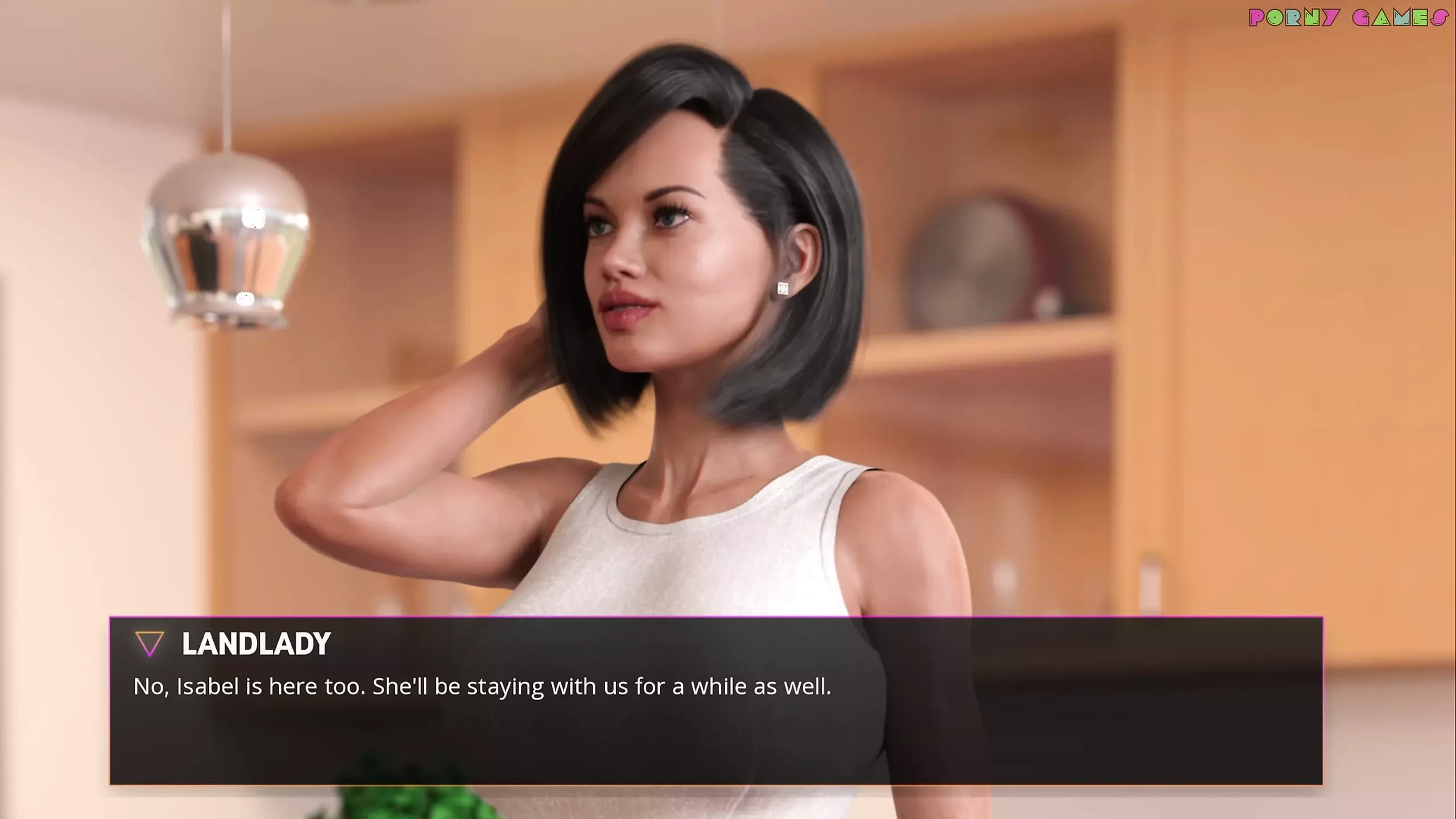Click the pink triangle dialogue advance indicator
This screenshot has width=1456, height=819.
point(150,644)
